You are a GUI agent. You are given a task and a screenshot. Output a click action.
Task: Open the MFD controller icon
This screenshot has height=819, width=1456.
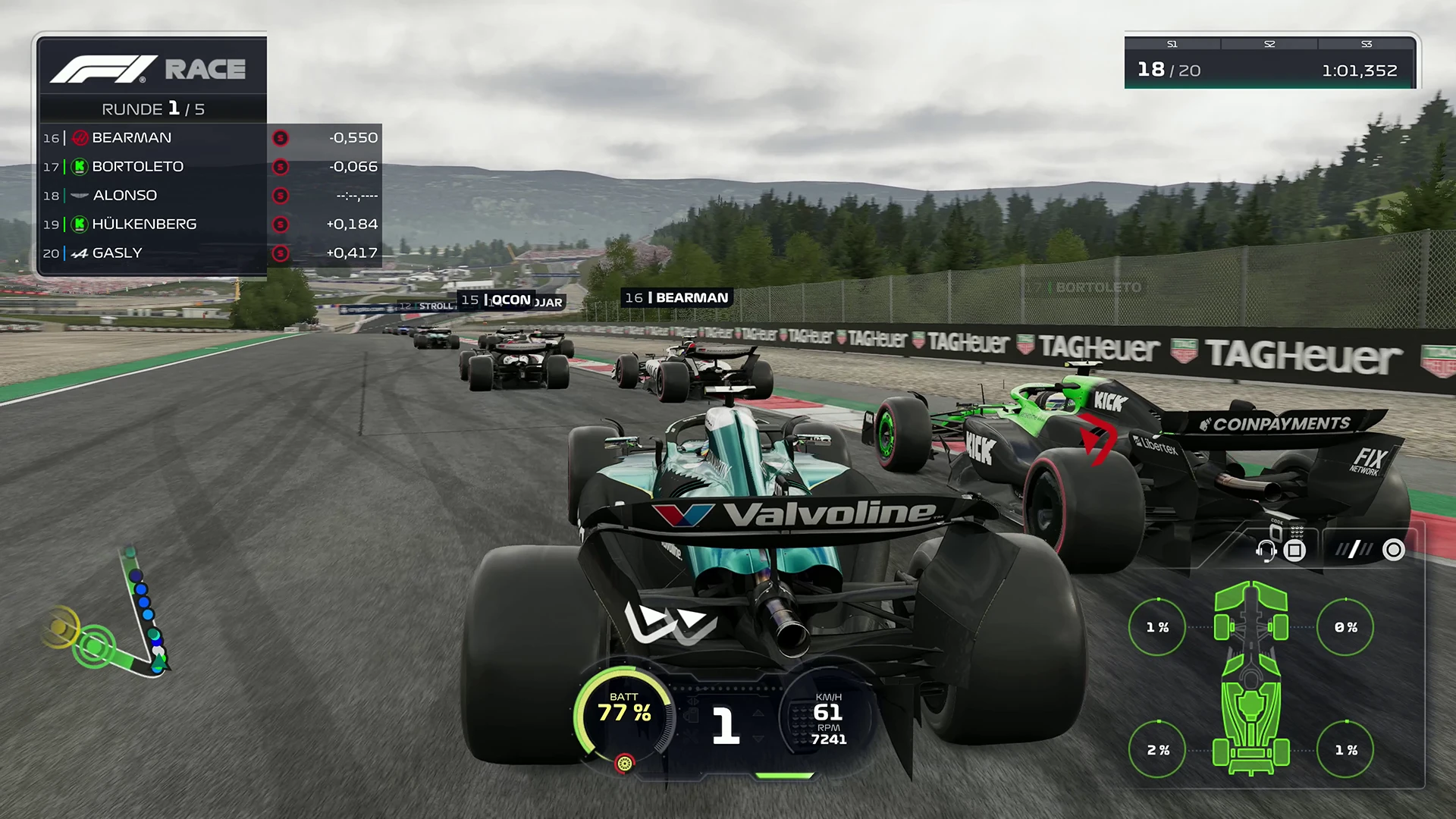[1294, 551]
